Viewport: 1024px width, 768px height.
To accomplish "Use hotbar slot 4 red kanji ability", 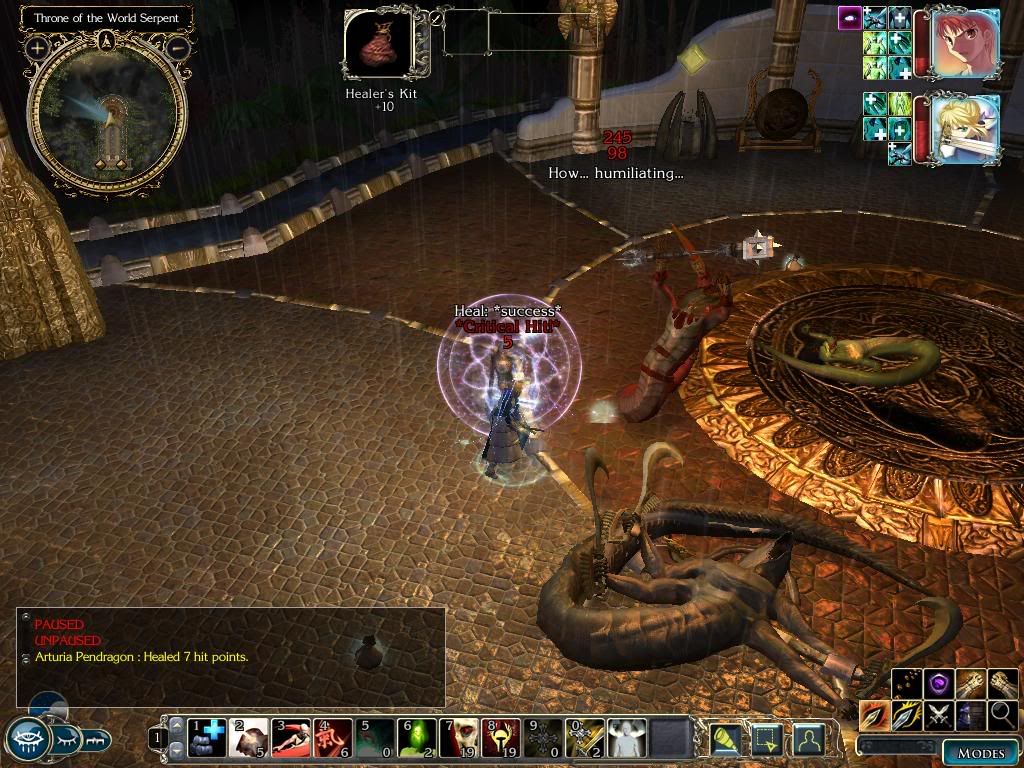I will click(333, 738).
